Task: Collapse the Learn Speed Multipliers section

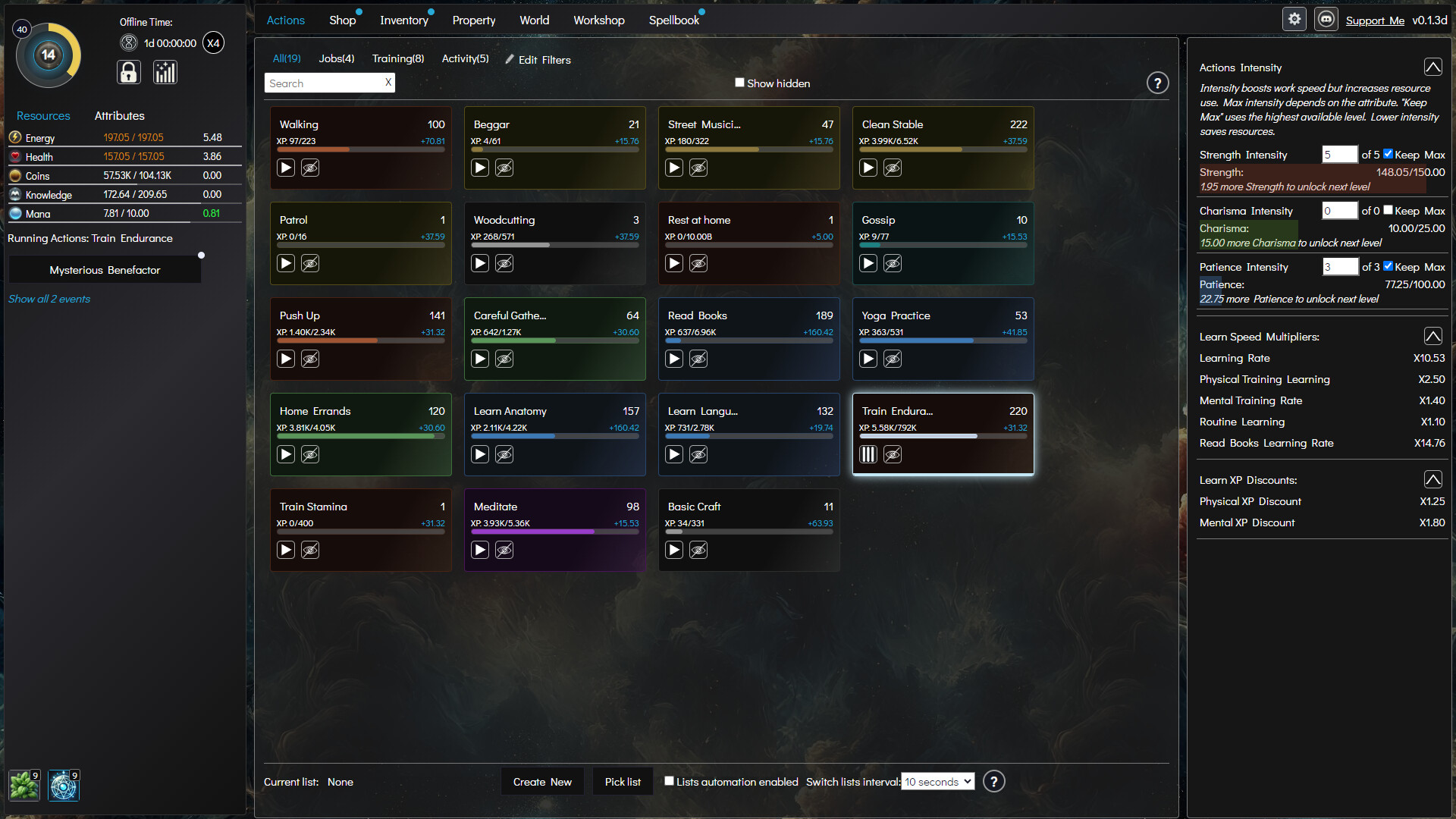Action: coord(1432,335)
